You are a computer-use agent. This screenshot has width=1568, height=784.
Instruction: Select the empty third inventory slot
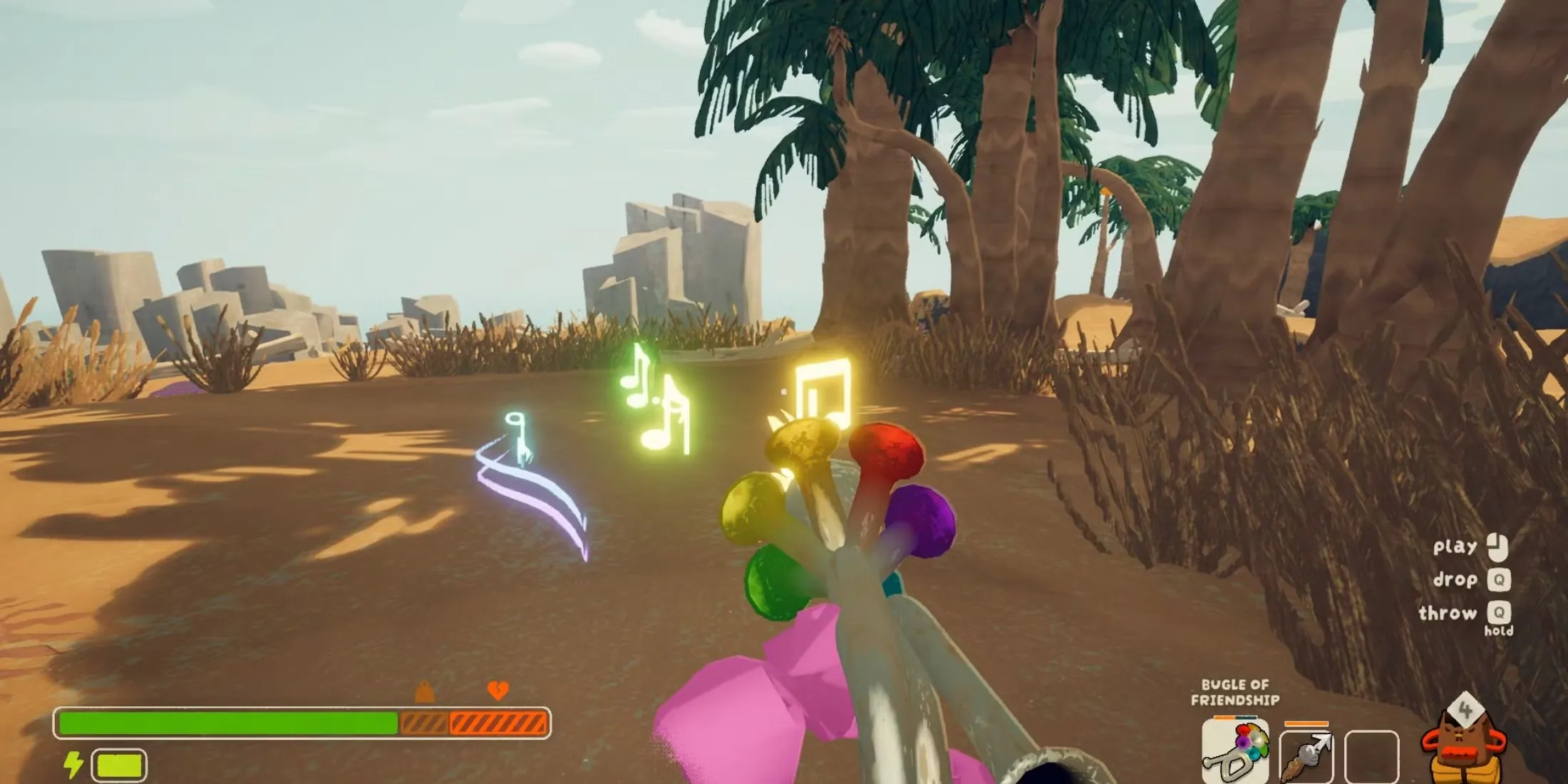pyautogui.click(x=1371, y=755)
